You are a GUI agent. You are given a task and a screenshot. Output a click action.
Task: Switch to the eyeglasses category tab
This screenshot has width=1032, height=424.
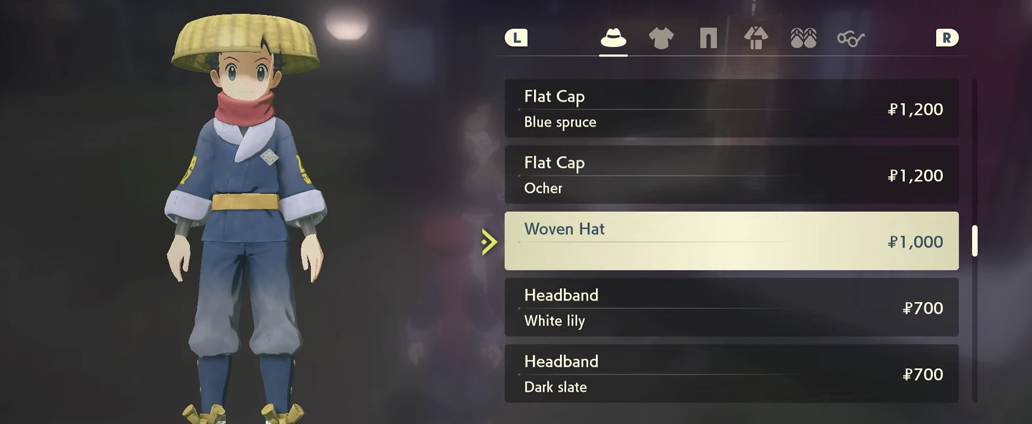pos(851,38)
